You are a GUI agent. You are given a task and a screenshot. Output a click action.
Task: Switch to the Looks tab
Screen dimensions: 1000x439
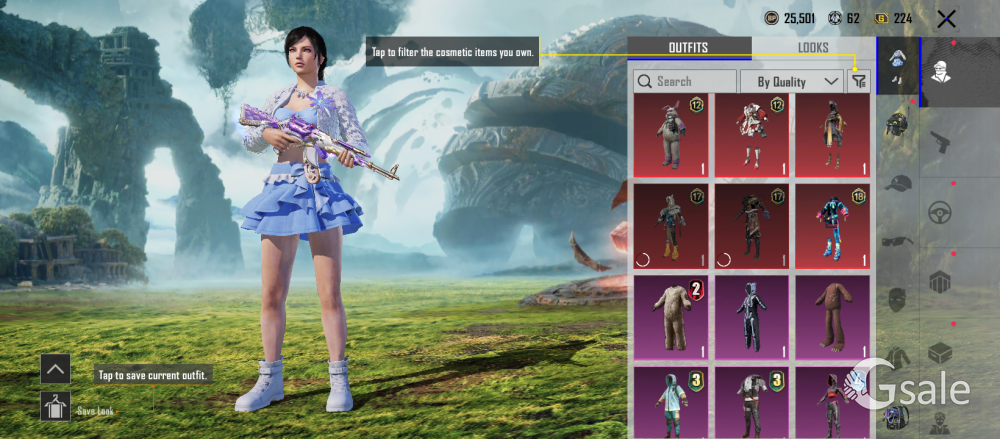pos(813,48)
